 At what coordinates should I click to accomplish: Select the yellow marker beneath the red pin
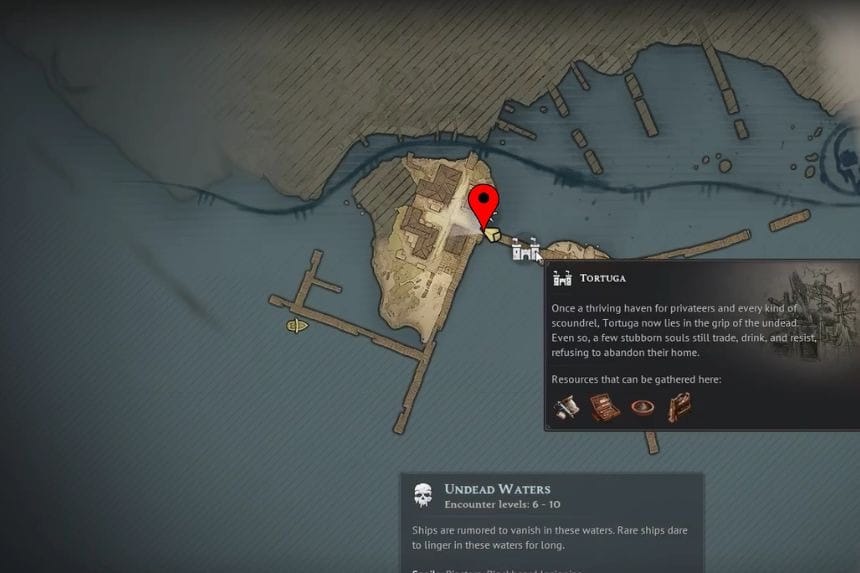coord(493,233)
